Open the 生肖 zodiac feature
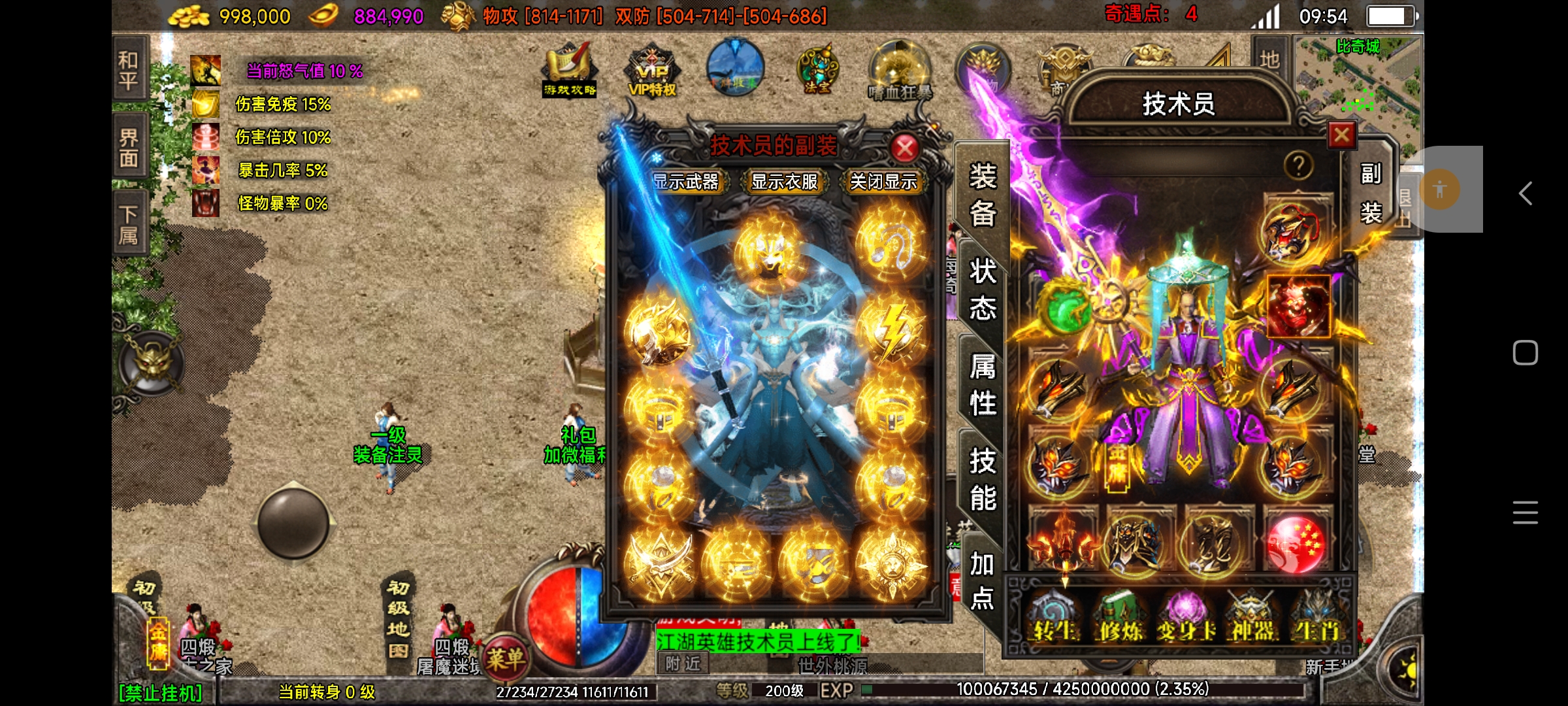This screenshot has width=1568, height=706. (1317, 619)
